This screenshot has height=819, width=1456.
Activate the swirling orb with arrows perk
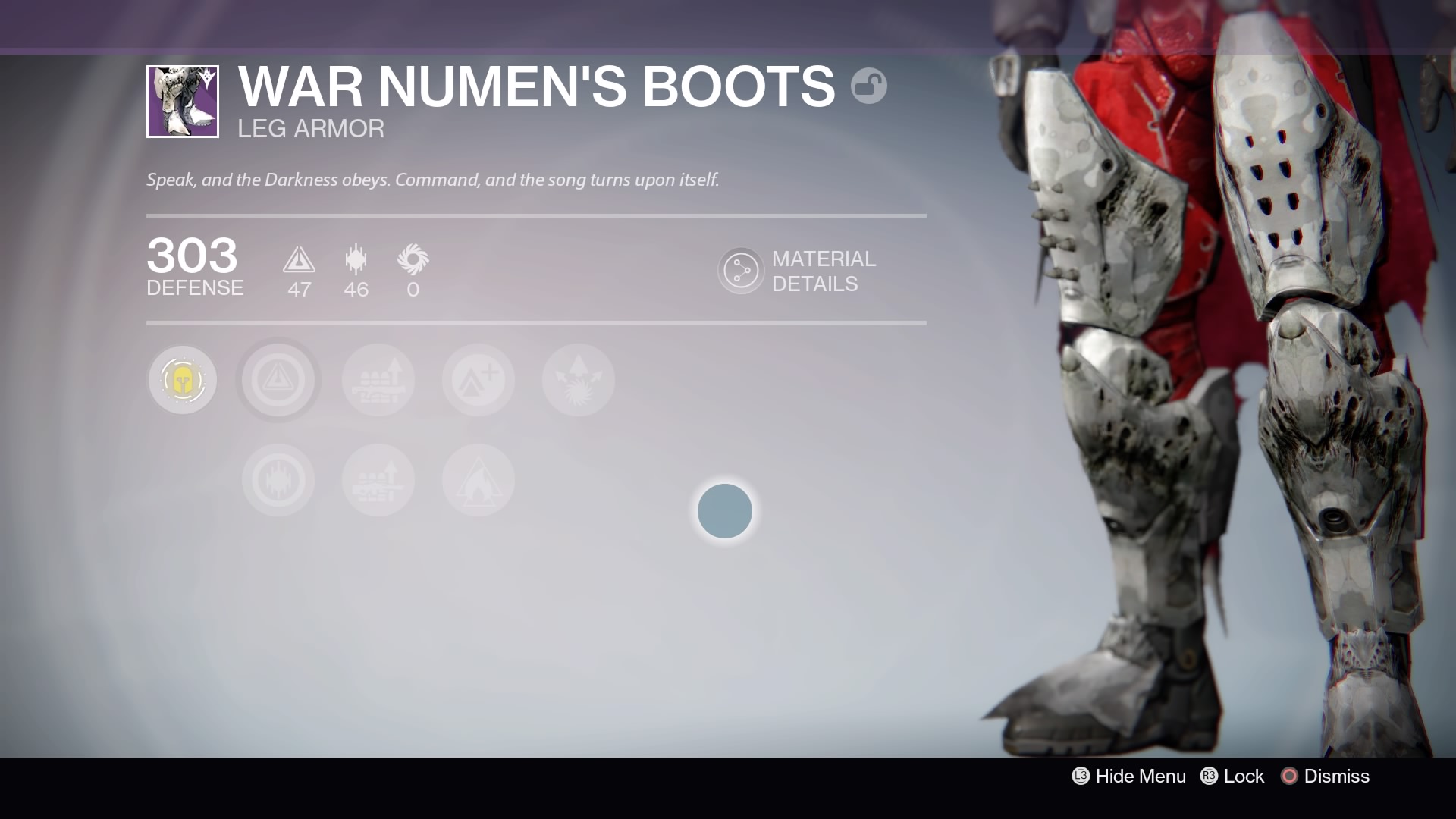pos(579,380)
